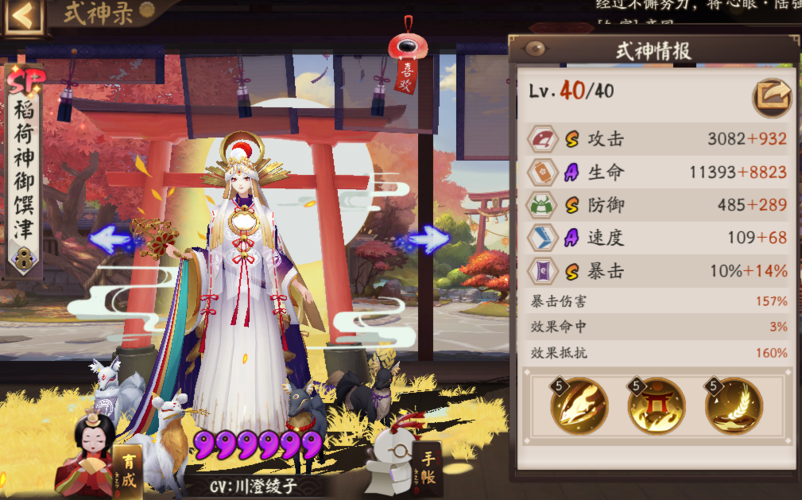The width and height of the screenshot is (802, 500).
Task: Click the 防御 defense stat row
Action: tap(657, 205)
